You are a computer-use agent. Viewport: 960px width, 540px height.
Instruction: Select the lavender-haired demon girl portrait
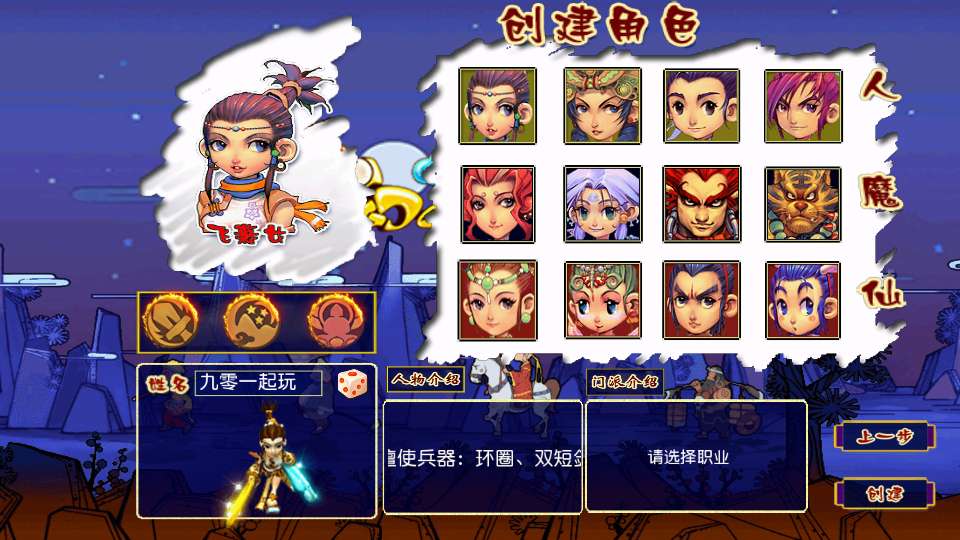pyautogui.click(x=601, y=204)
